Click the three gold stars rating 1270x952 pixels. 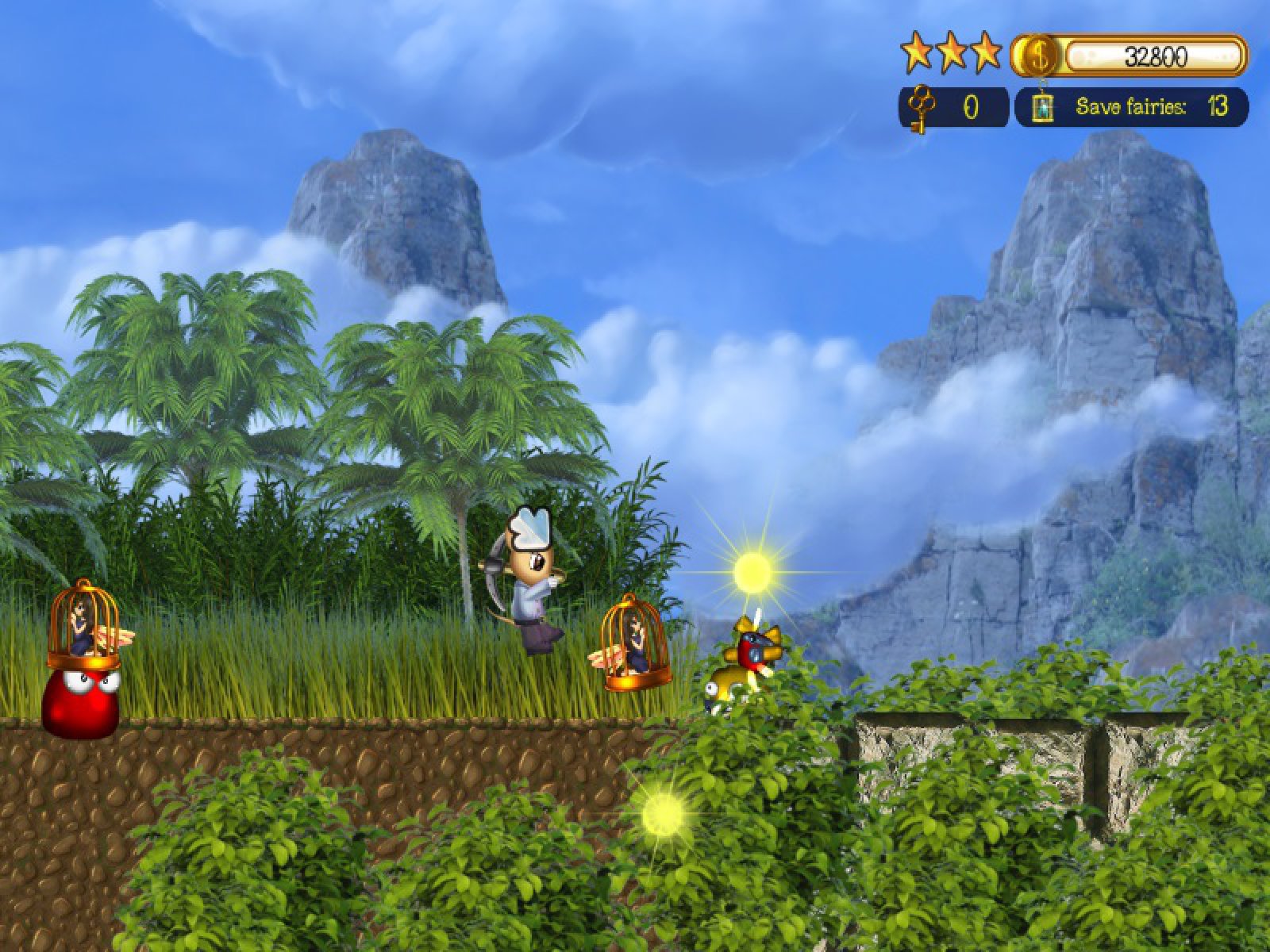click(x=951, y=52)
